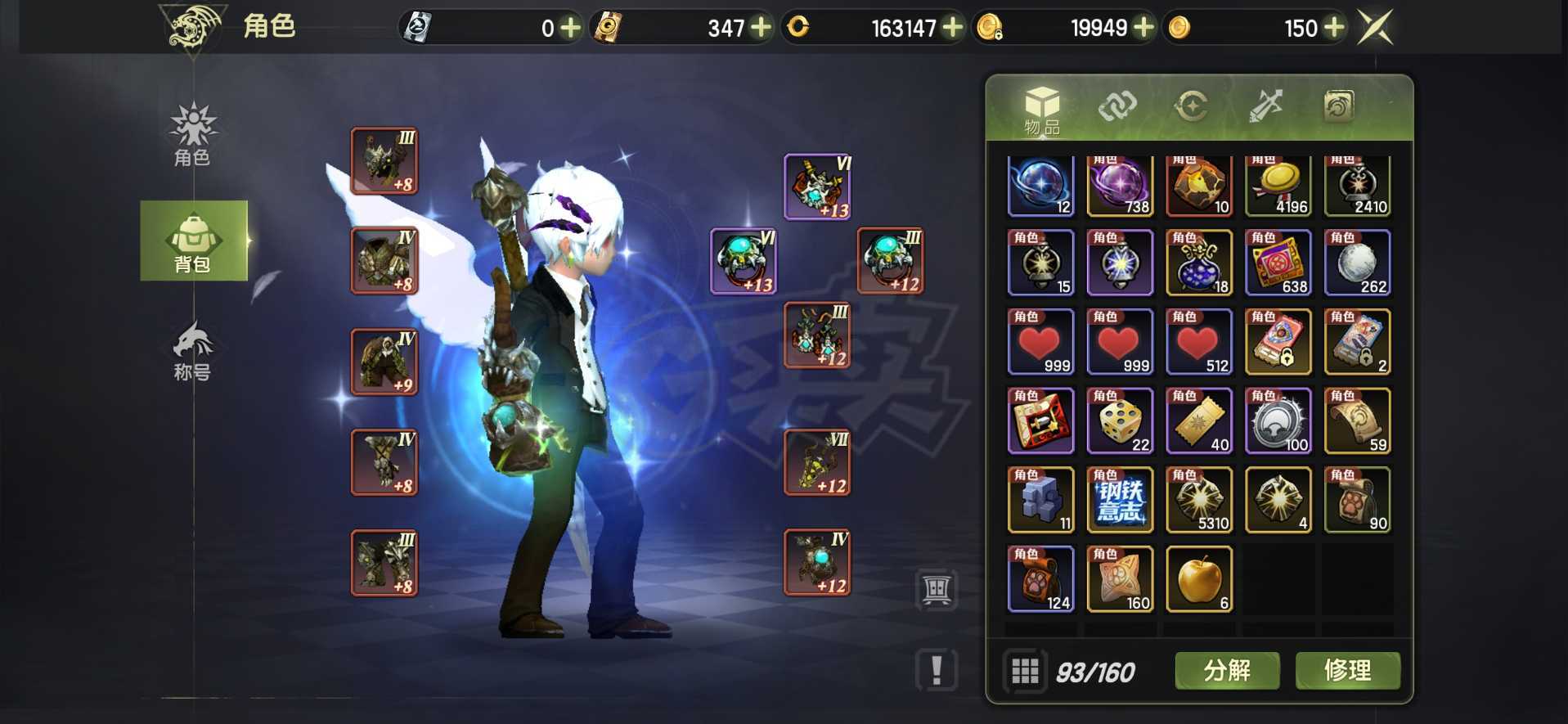Select the 背包 backpack tab
The image size is (1568, 724).
[x=194, y=241]
